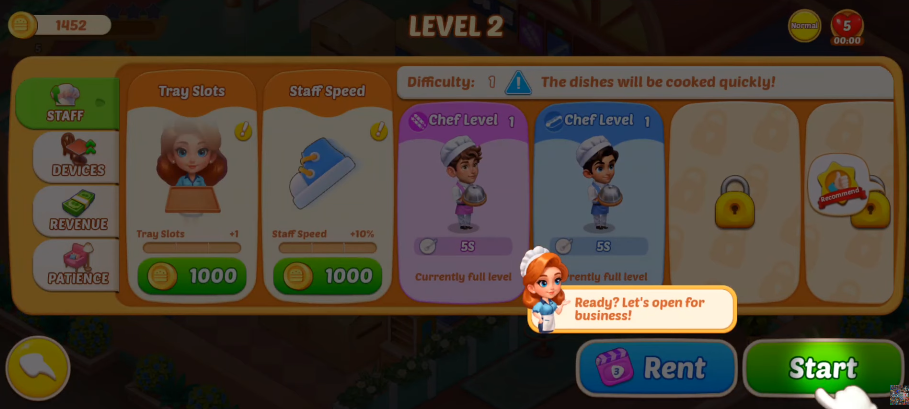Image resolution: width=909 pixels, height=409 pixels.
Task: Buy Tray Slots upgrade for 1000 coins
Action: pyautogui.click(x=191, y=276)
